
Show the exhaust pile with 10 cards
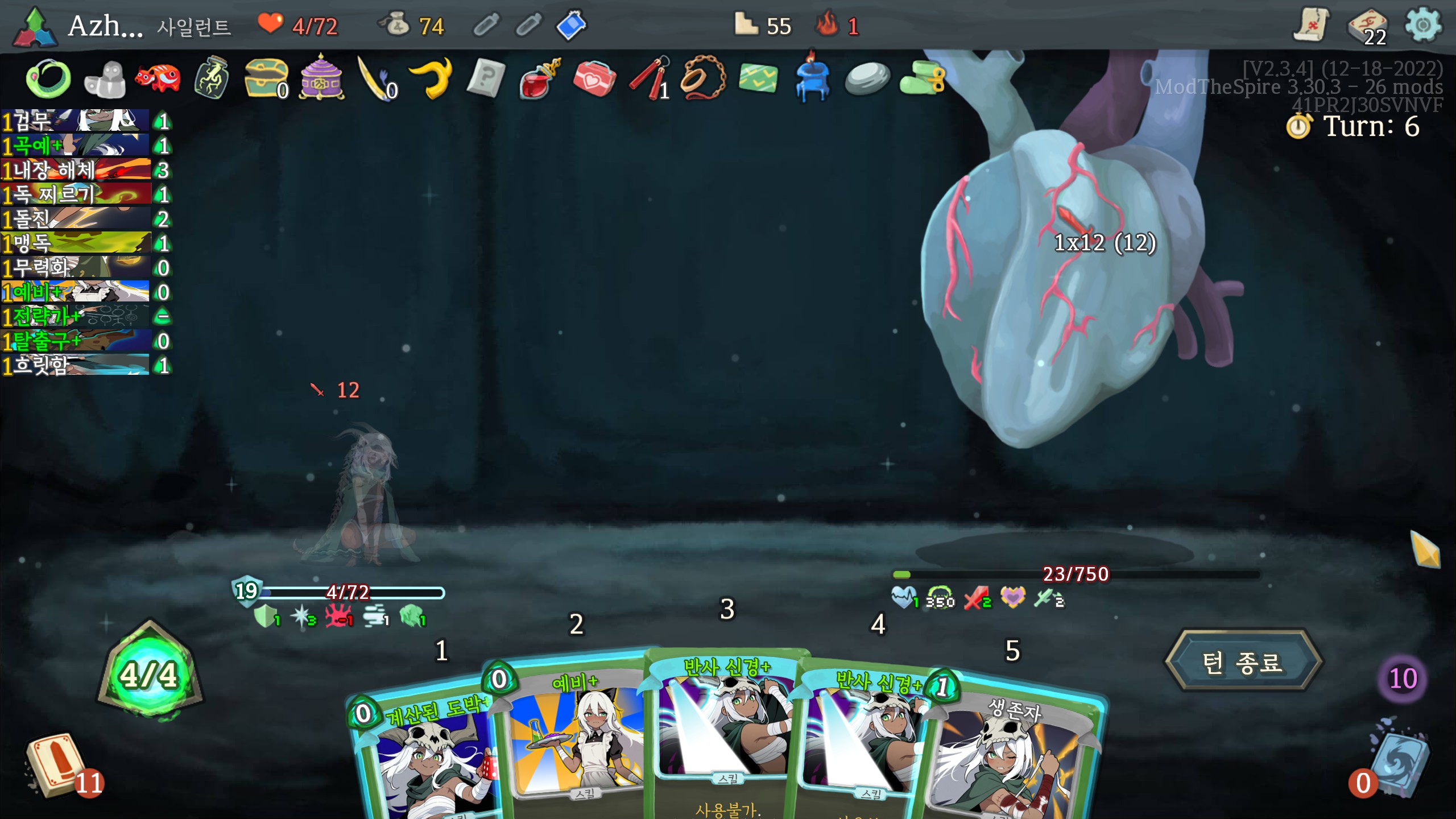pyautogui.click(x=1403, y=678)
